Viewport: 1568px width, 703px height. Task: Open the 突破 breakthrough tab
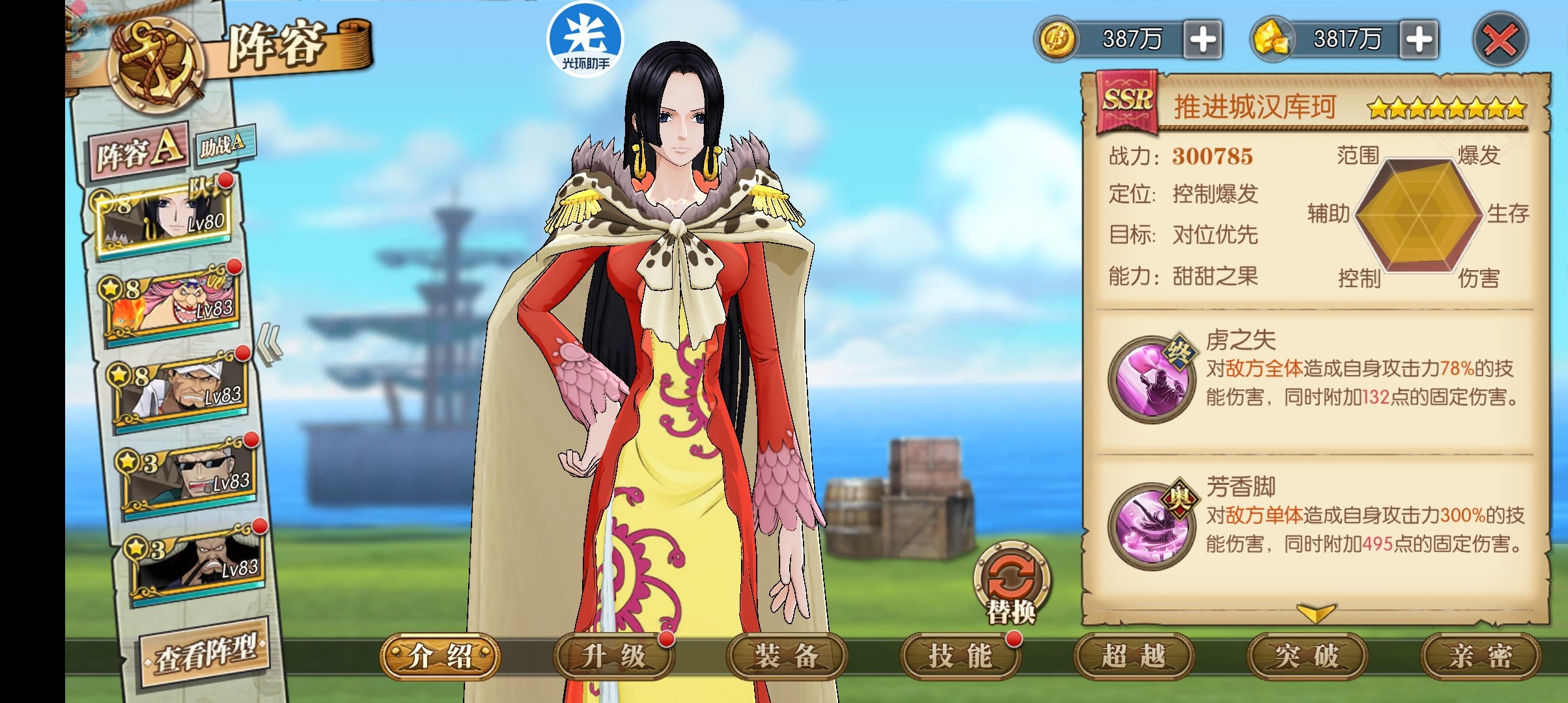click(1306, 656)
